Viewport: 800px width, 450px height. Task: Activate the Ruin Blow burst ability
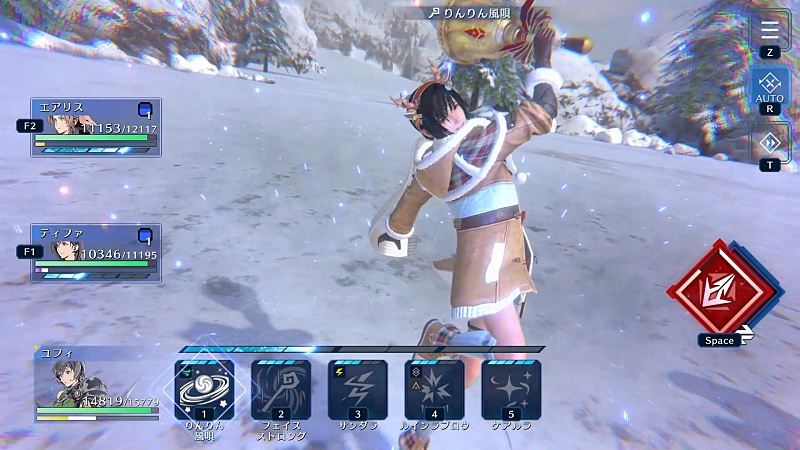click(434, 388)
